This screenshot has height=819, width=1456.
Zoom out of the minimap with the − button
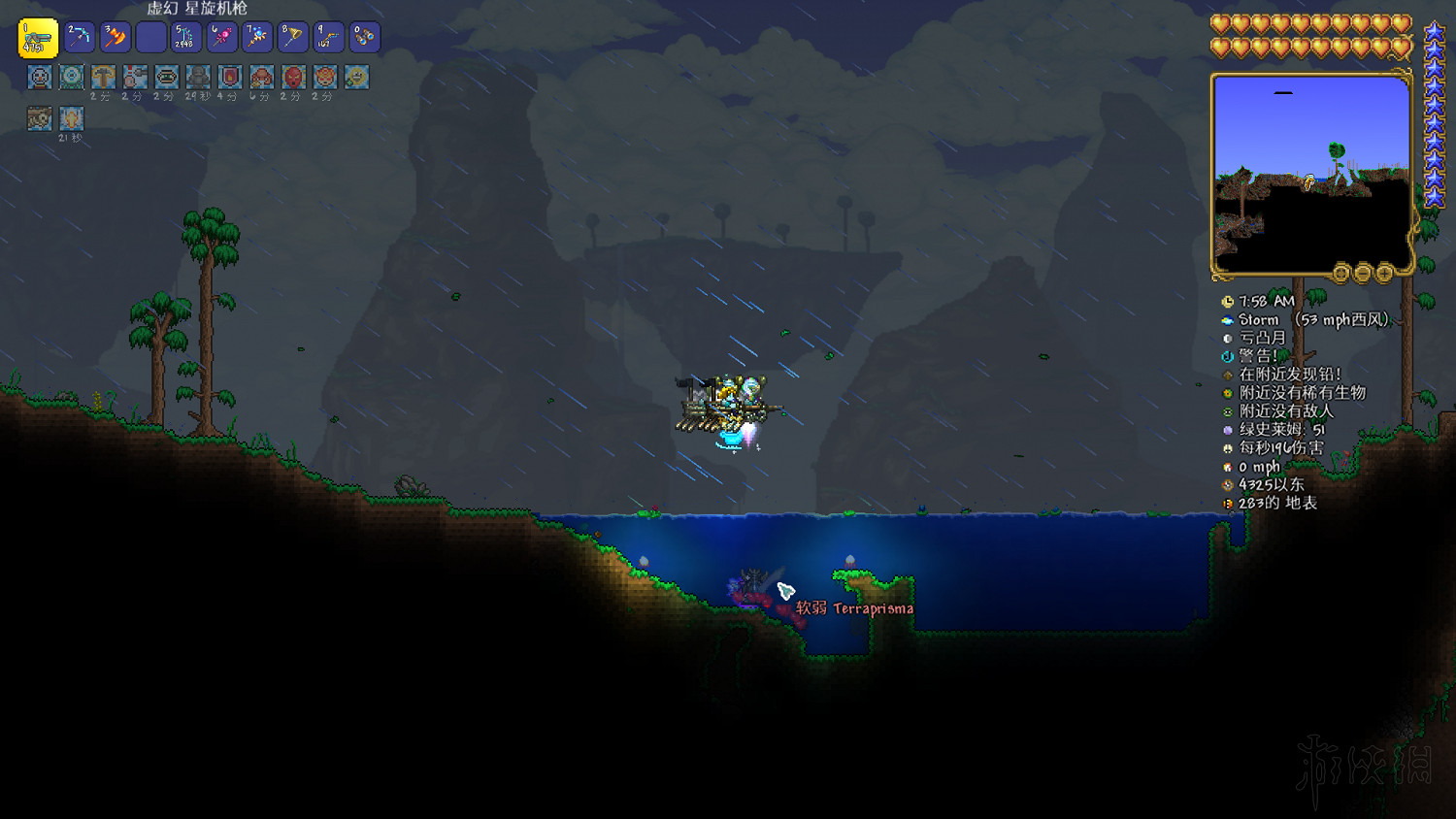click(x=1362, y=274)
